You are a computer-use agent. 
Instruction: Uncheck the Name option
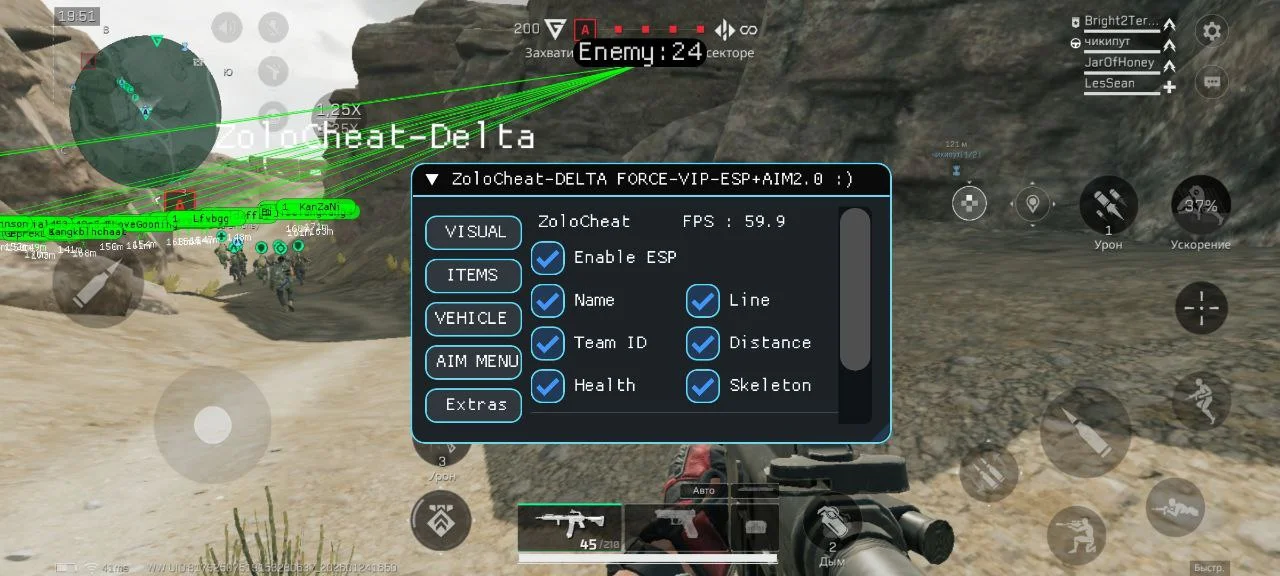[548, 300]
